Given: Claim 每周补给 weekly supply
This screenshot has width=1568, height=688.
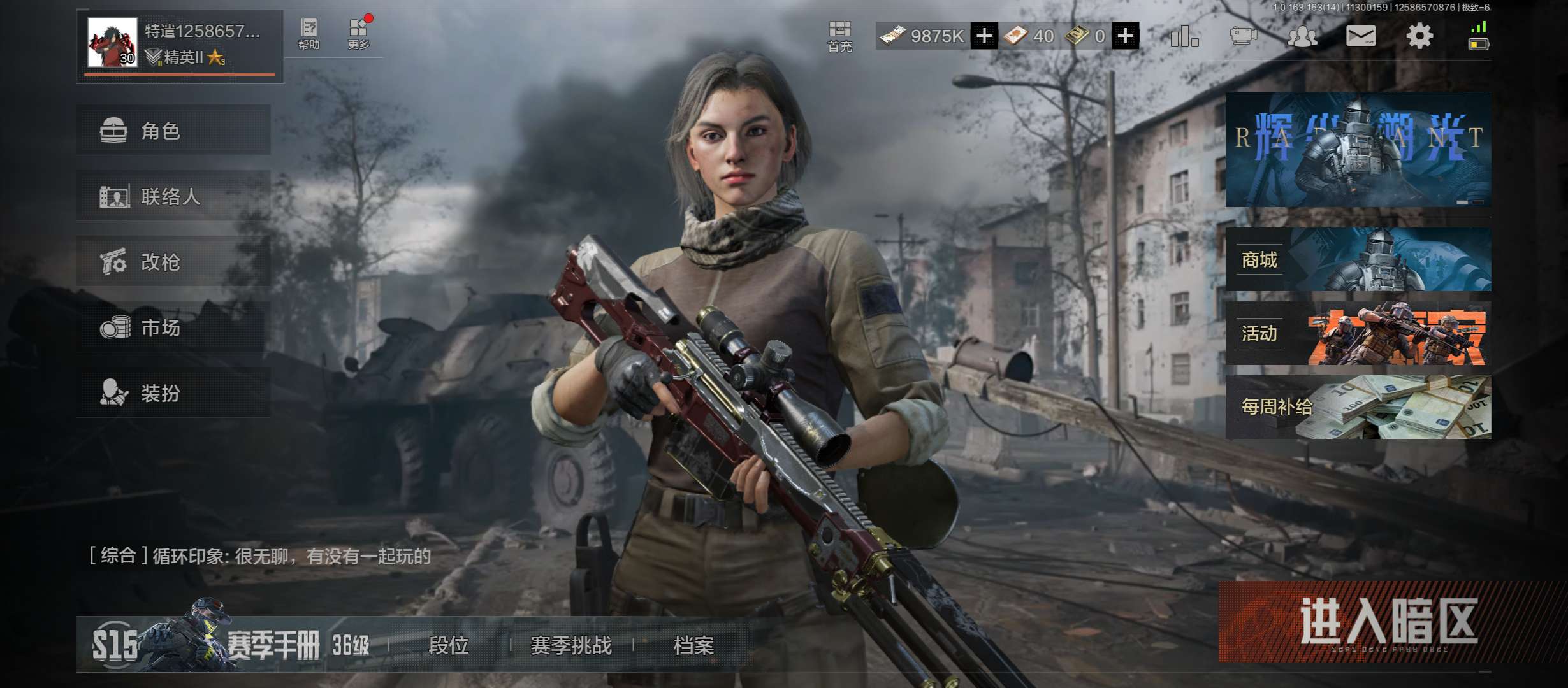Looking at the screenshot, I should (1358, 407).
